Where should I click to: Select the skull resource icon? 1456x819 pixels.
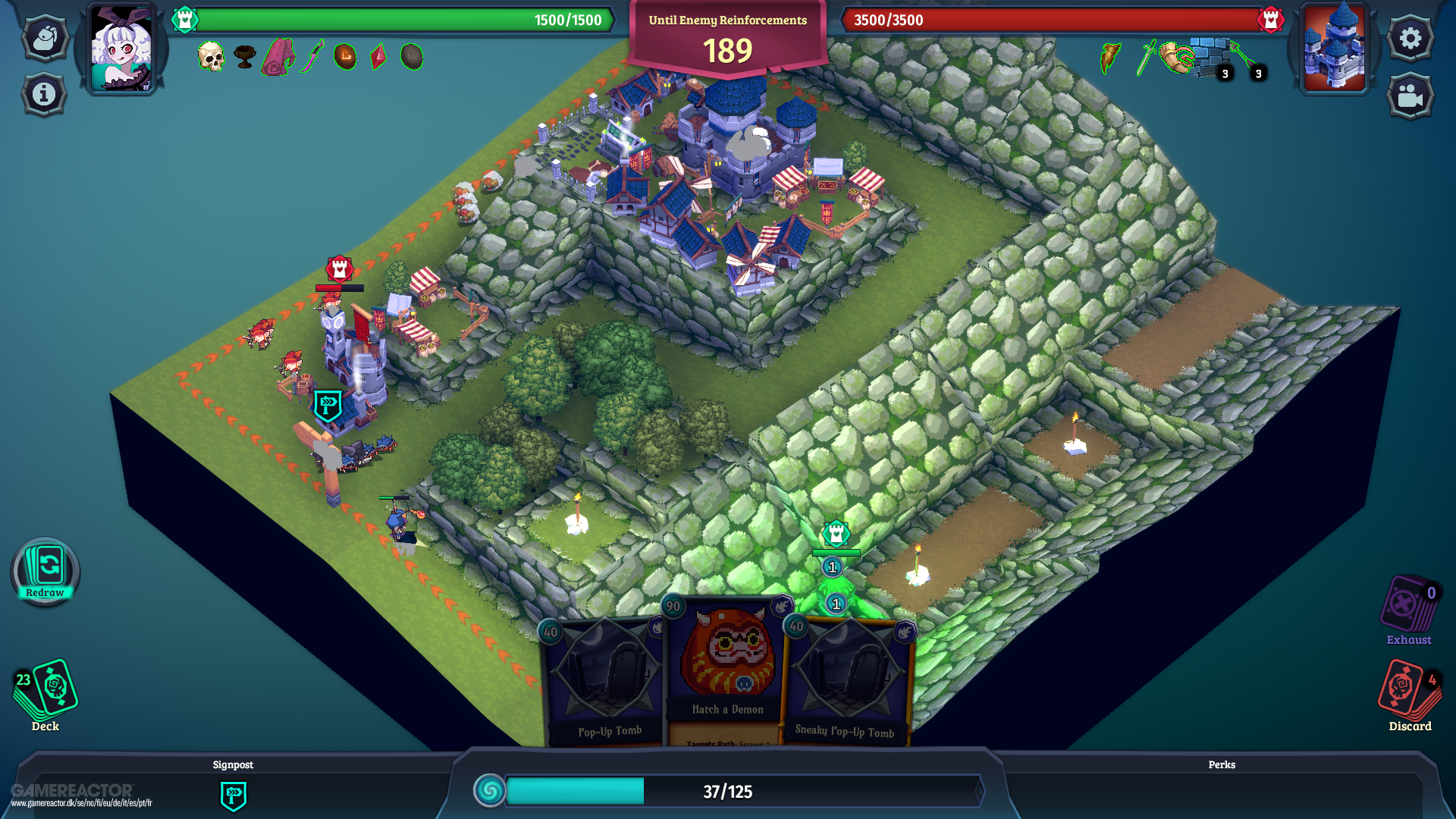click(212, 56)
